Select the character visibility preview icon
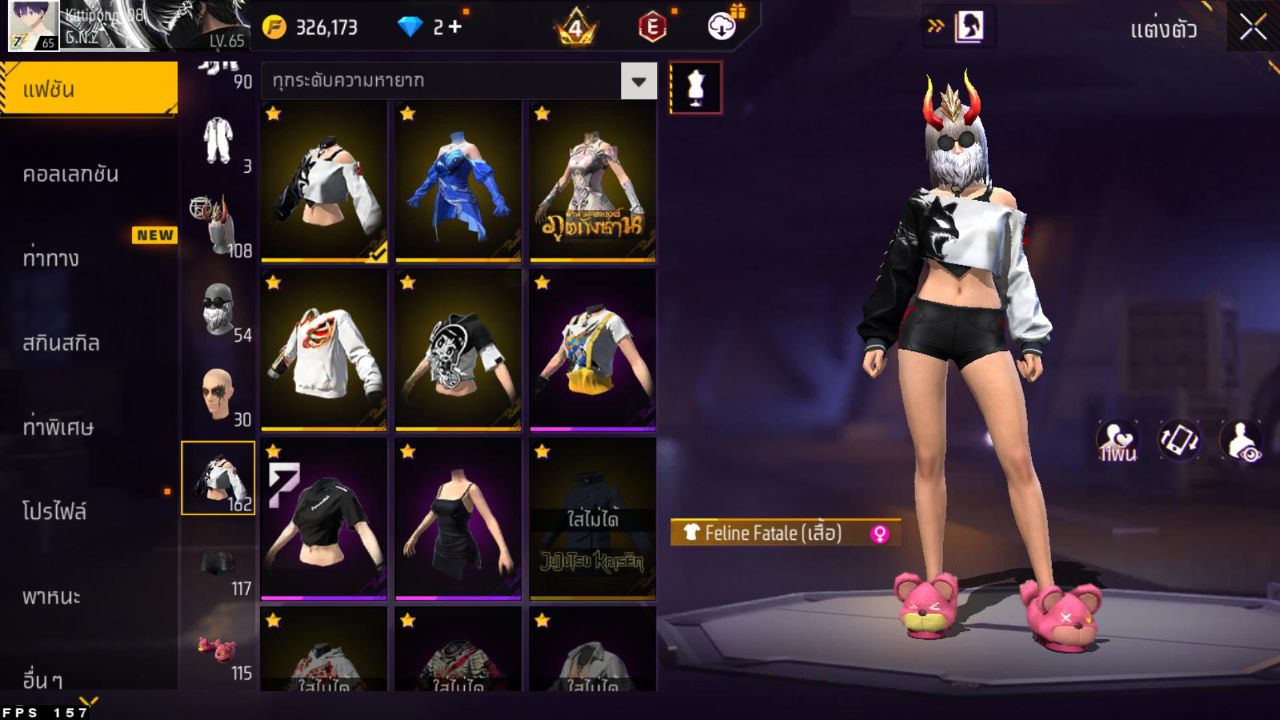 pyautogui.click(x=1243, y=440)
